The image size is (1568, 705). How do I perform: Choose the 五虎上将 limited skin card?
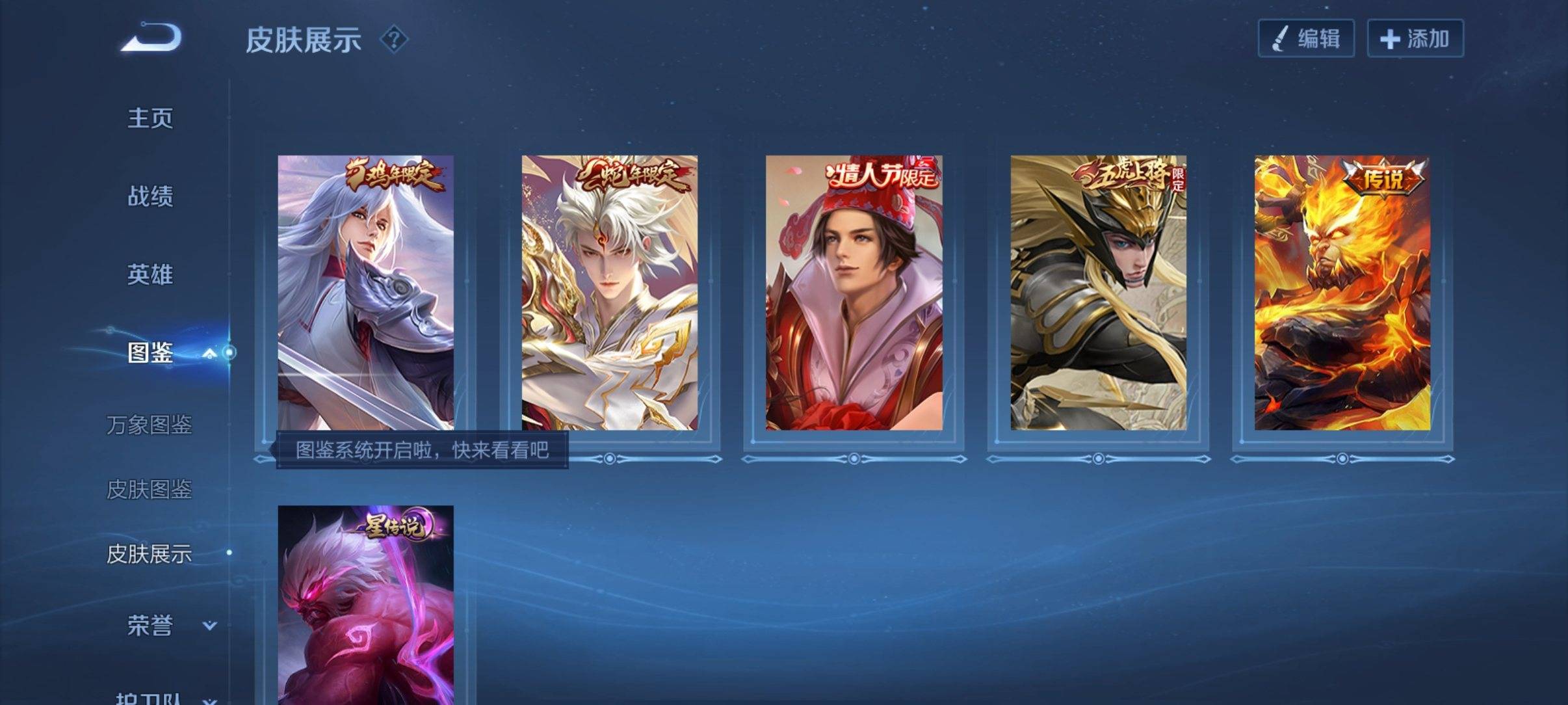point(1098,293)
